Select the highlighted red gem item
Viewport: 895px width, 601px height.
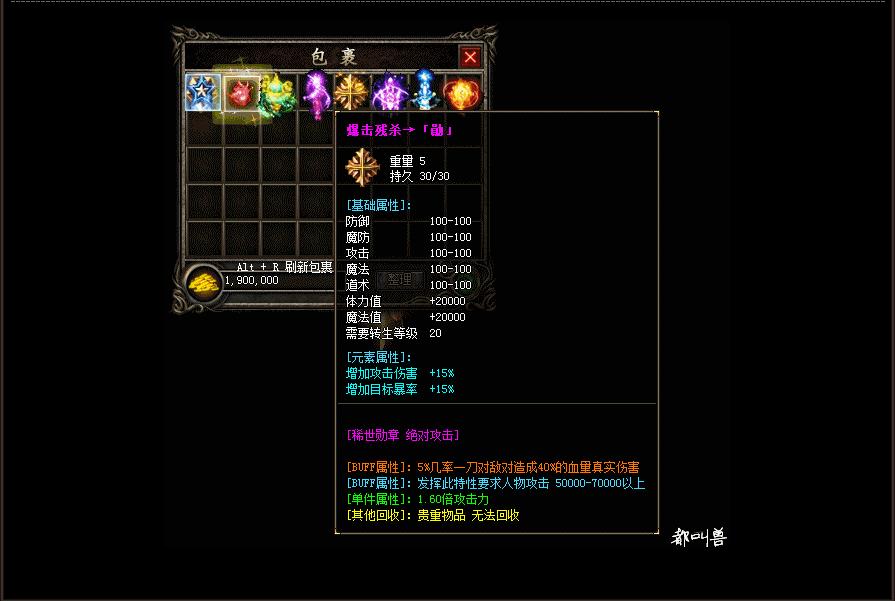pos(240,94)
